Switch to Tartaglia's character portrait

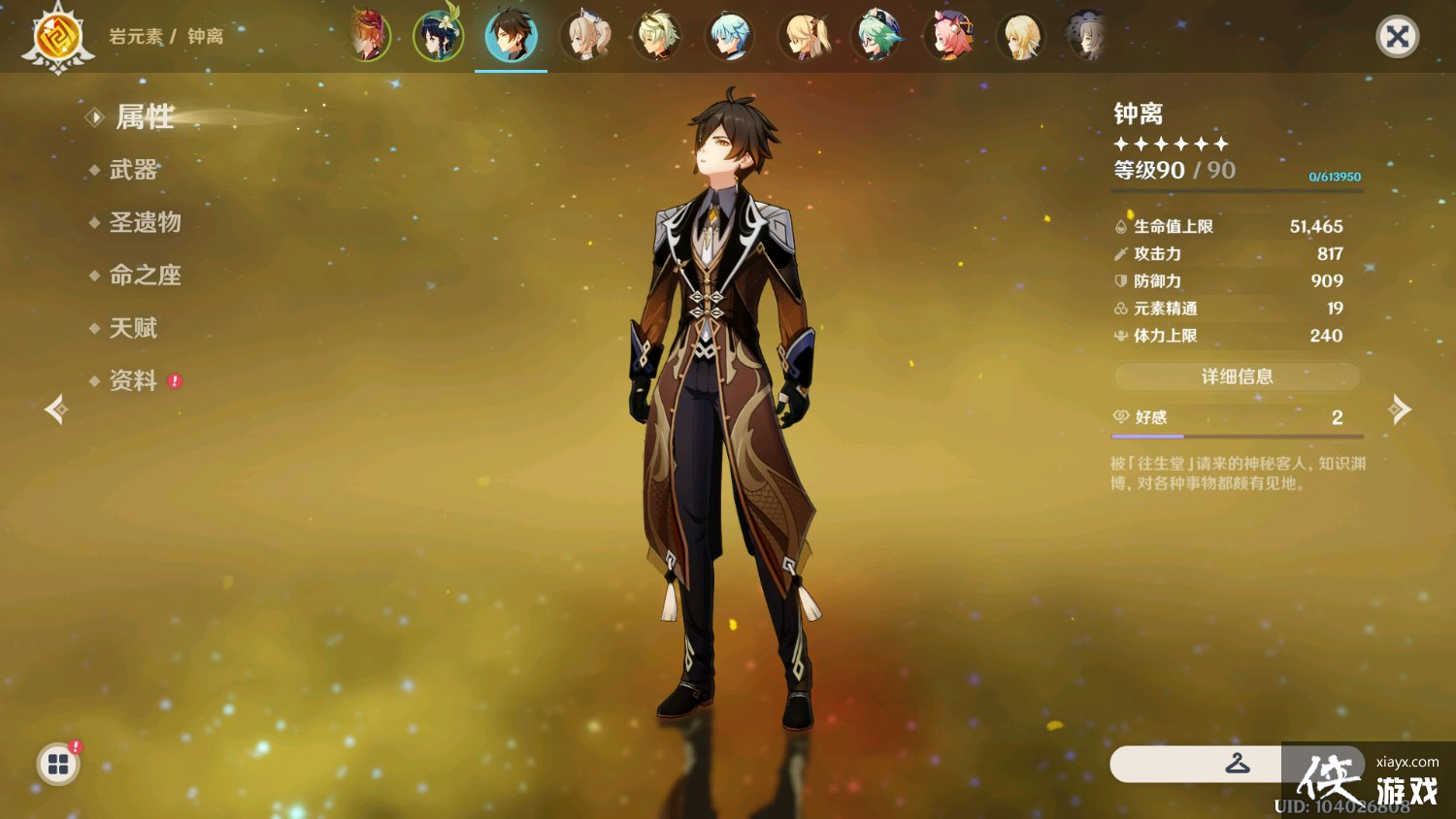[367, 35]
